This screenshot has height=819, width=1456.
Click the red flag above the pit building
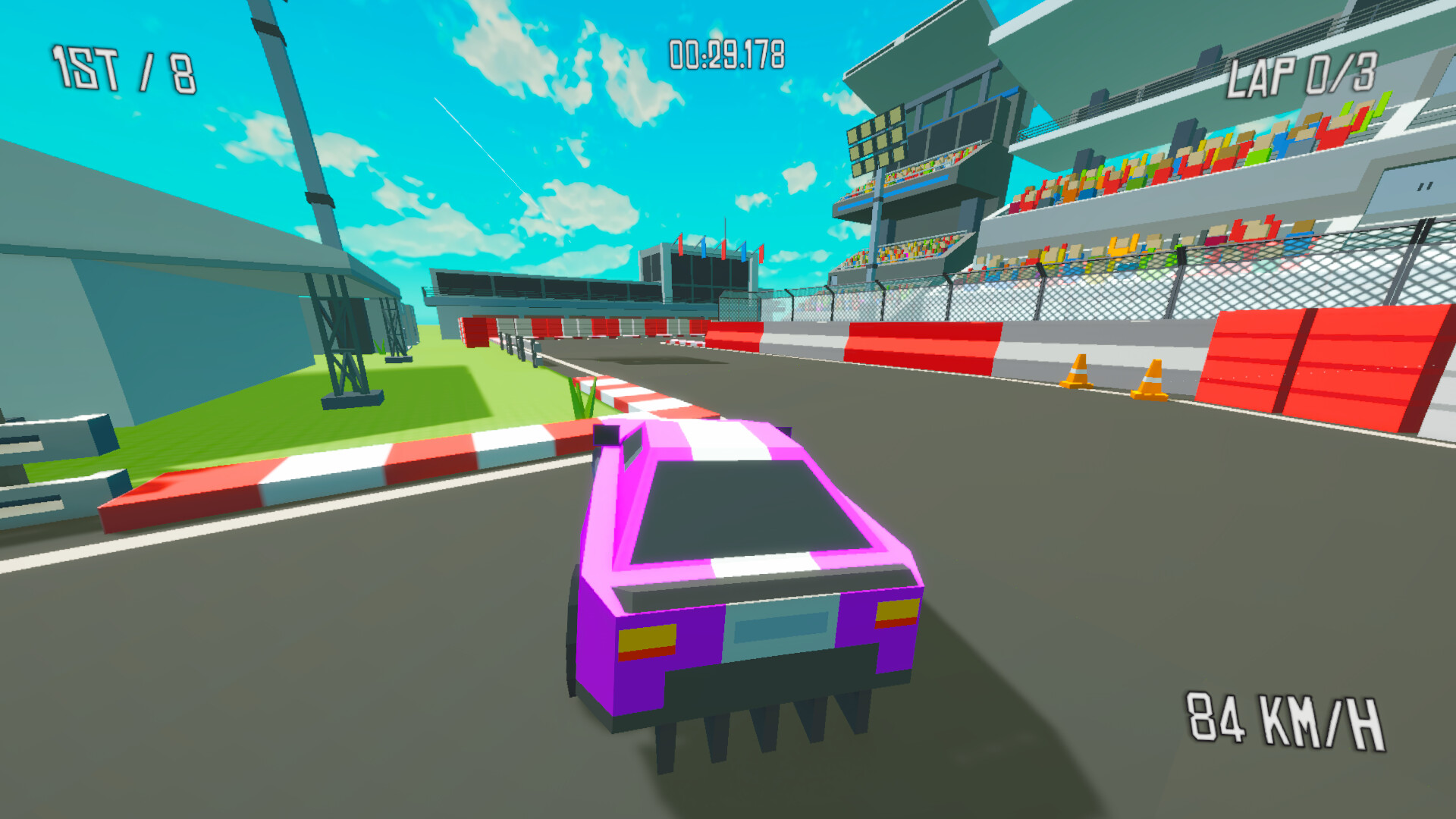(680, 246)
